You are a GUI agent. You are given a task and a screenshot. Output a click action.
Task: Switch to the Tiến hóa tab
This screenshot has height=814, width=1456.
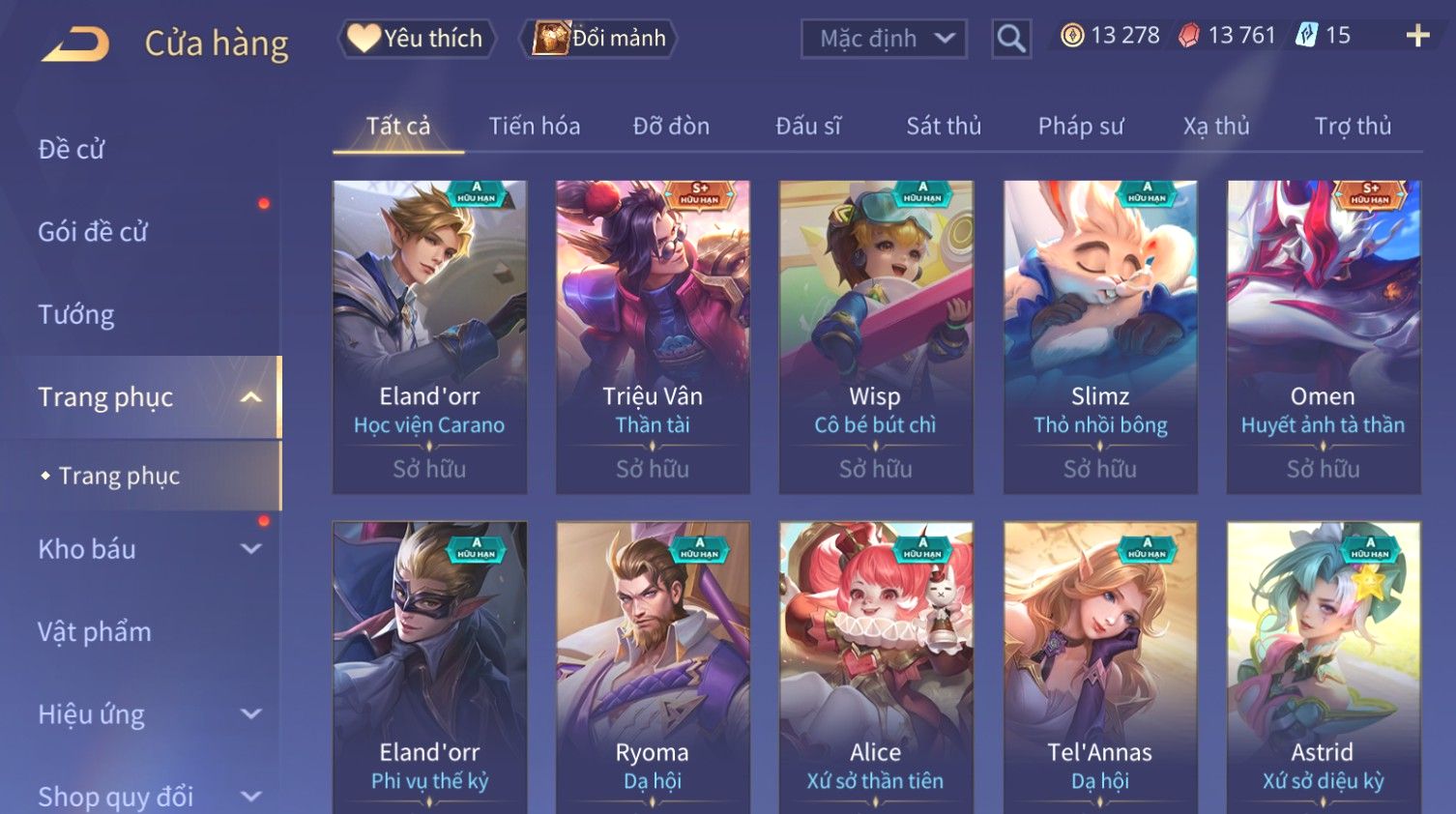point(534,127)
